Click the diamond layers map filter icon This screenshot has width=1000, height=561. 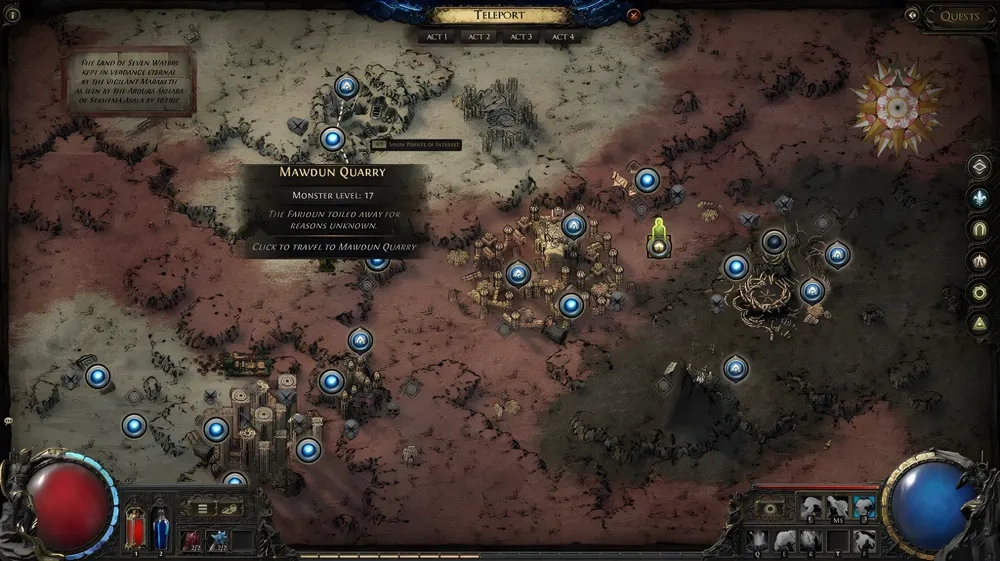[x=981, y=167]
